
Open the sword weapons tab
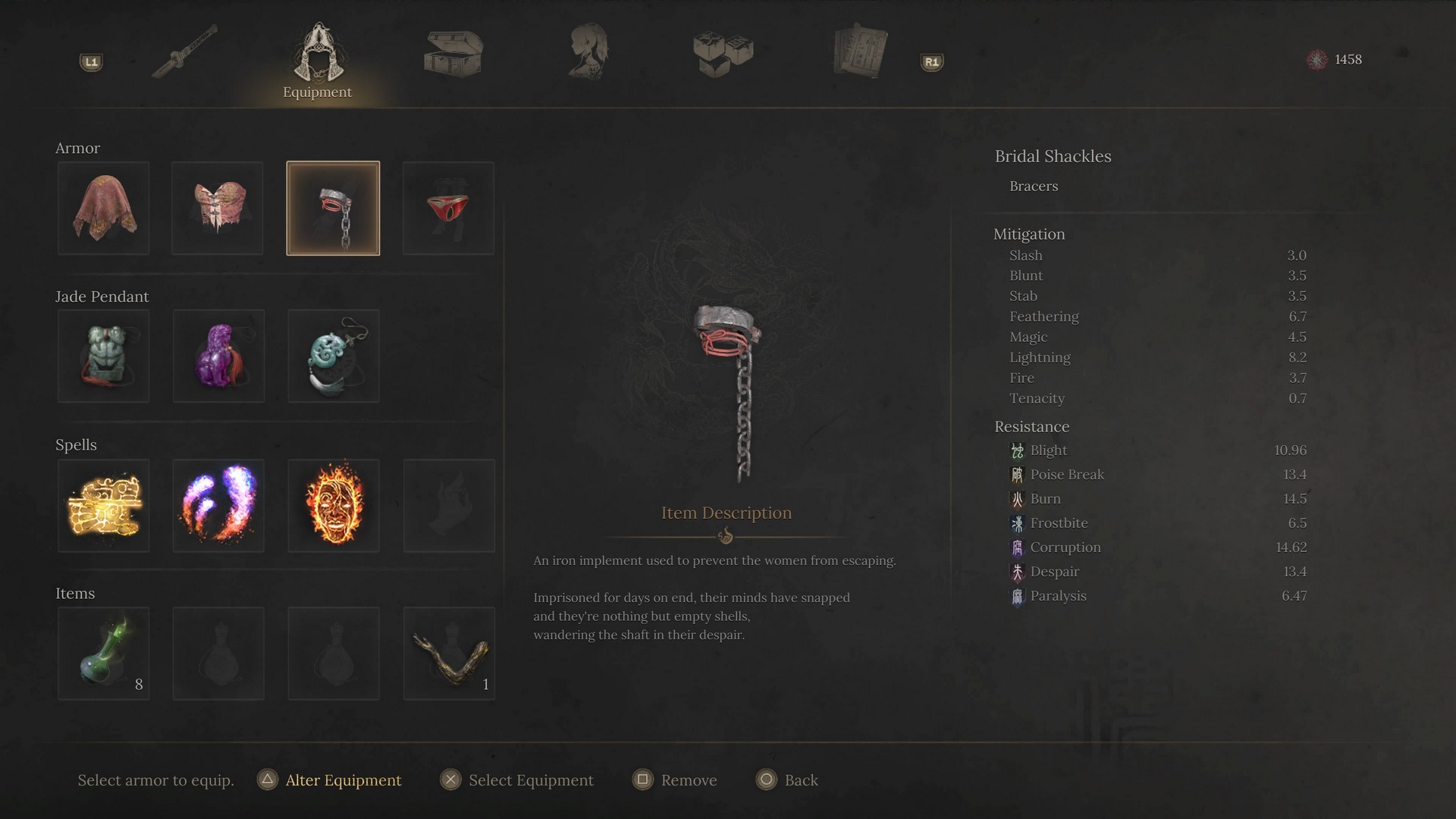click(x=184, y=52)
